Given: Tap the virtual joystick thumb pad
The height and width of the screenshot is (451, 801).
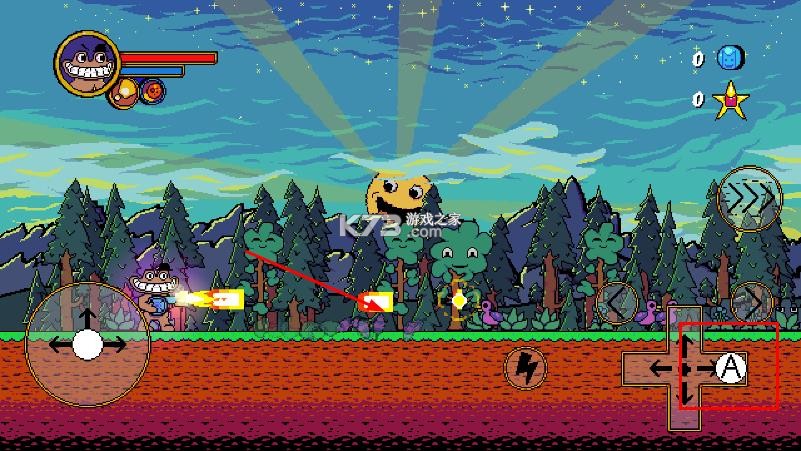Looking at the screenshot, I should pos(87,345).
